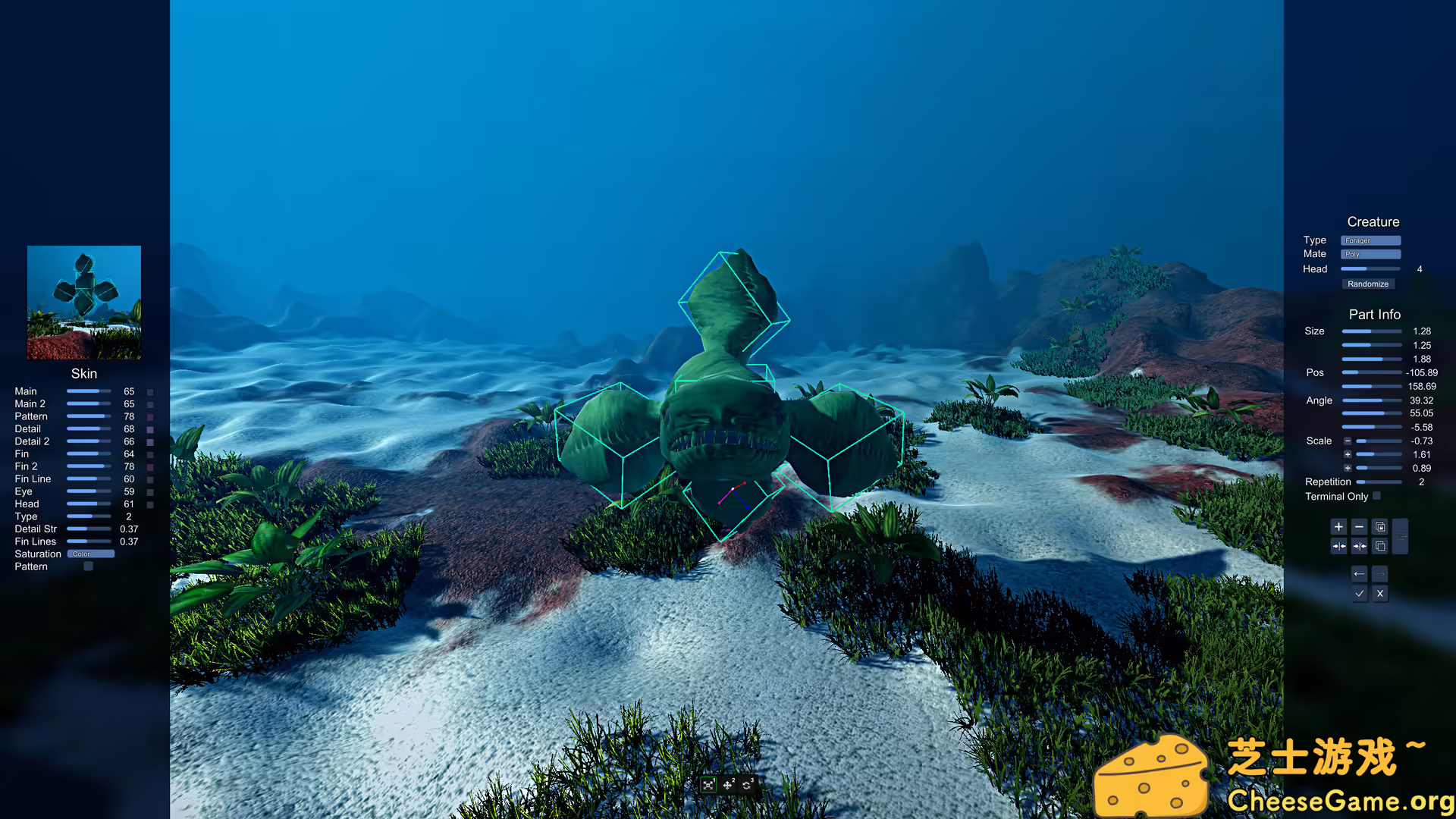The width and height of the screenshot is (1456, 819).
Task: Confirm edits with the checkmark button
Action: click(1360, 594)
